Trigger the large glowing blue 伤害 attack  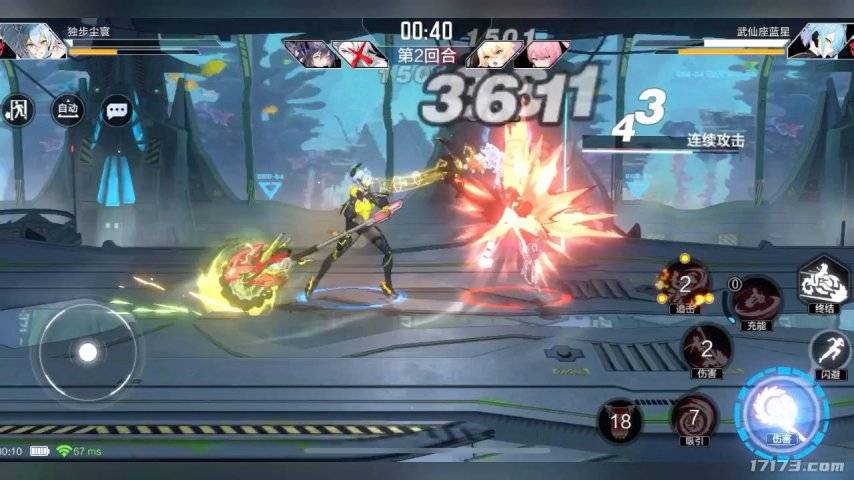(781, 411)
